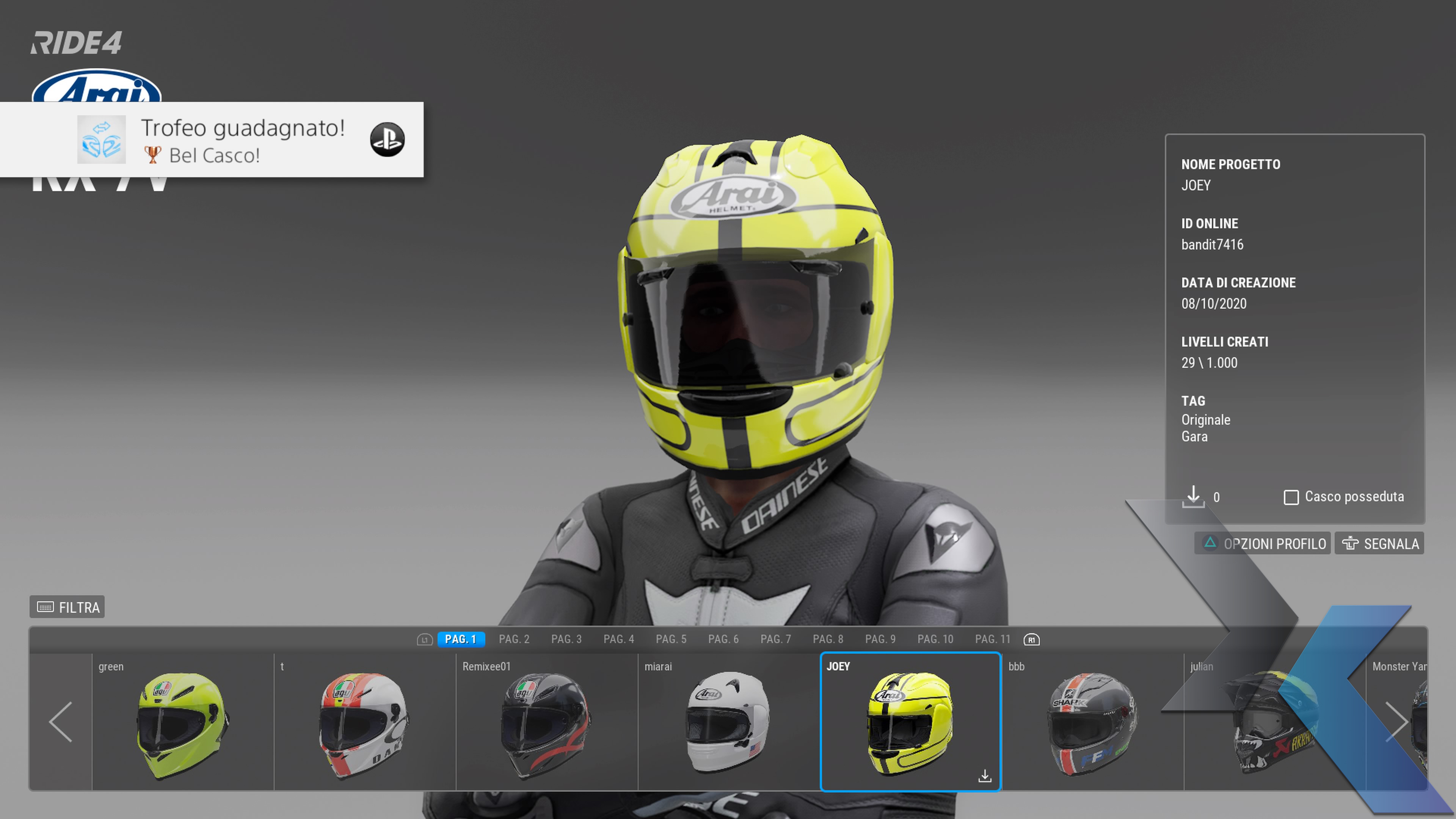Show the PAG. 11 tab
The width and height of the screenshot is (1456, 819).
coord(992,639)
